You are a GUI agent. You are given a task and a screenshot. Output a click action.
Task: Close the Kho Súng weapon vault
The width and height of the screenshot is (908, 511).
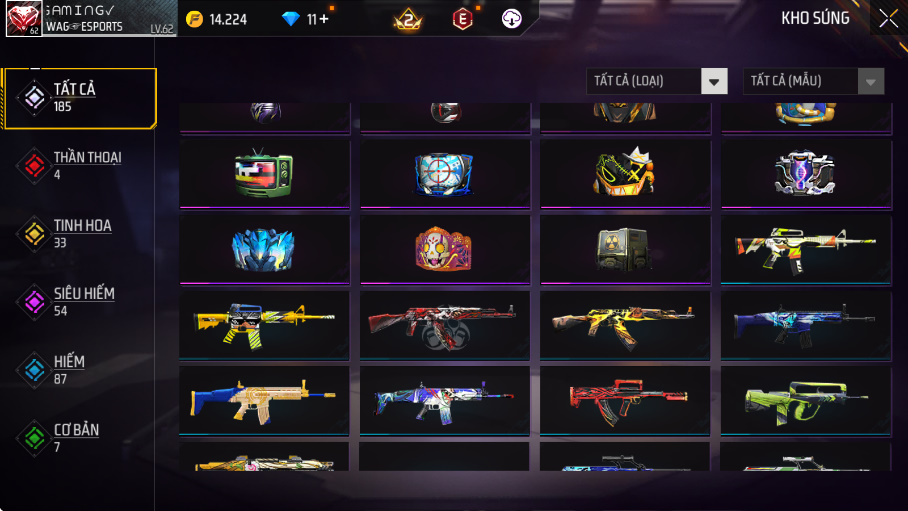pos(887,18)
